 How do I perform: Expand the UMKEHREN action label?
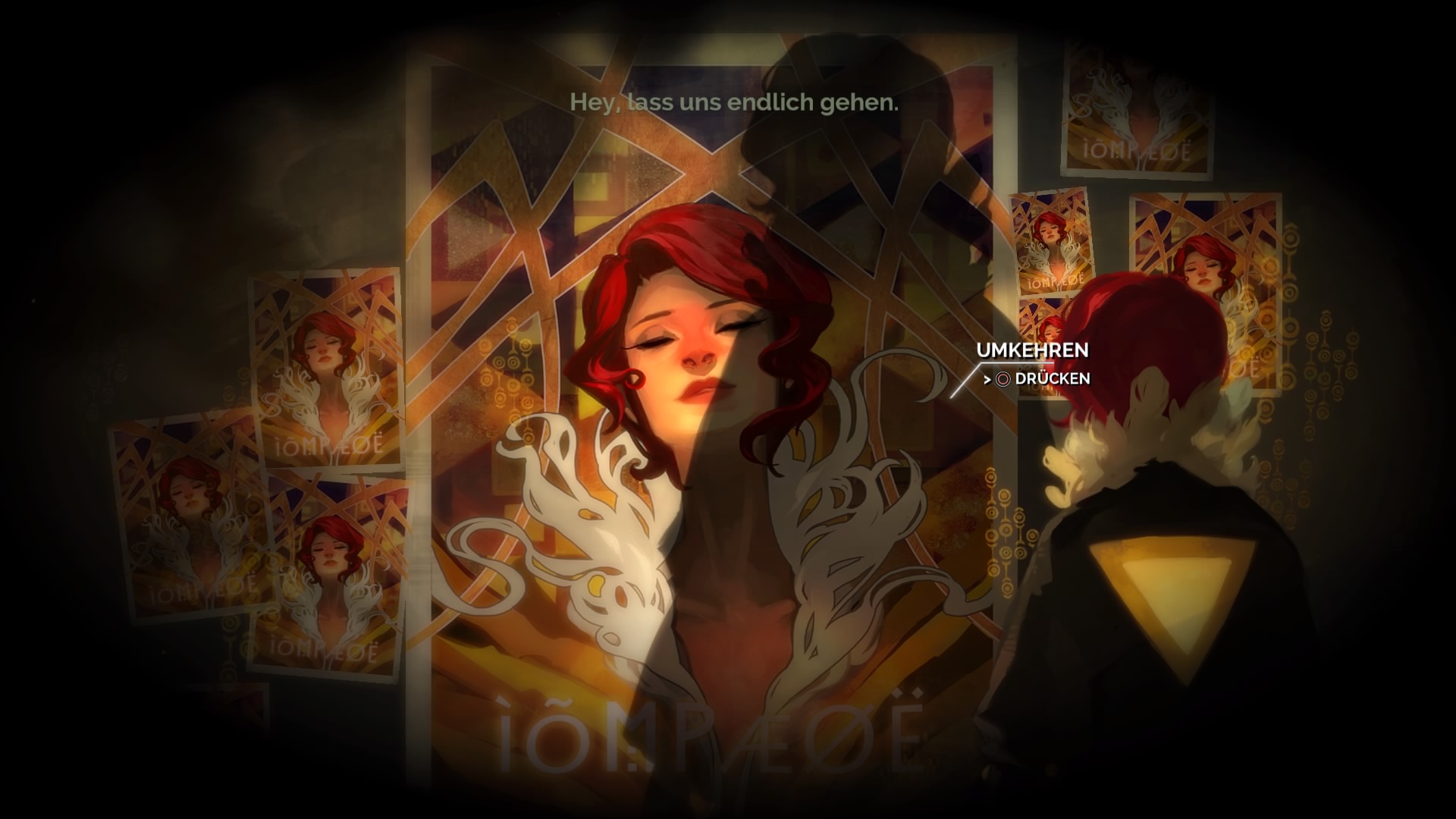tap(1033, 351)
